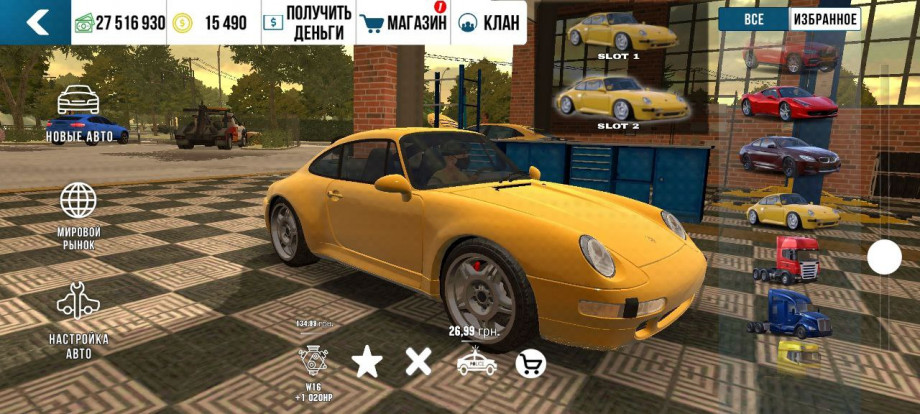Screen dimensions: 920x414
Task: Open the shopping cart icon
Action: click(530, 363)
